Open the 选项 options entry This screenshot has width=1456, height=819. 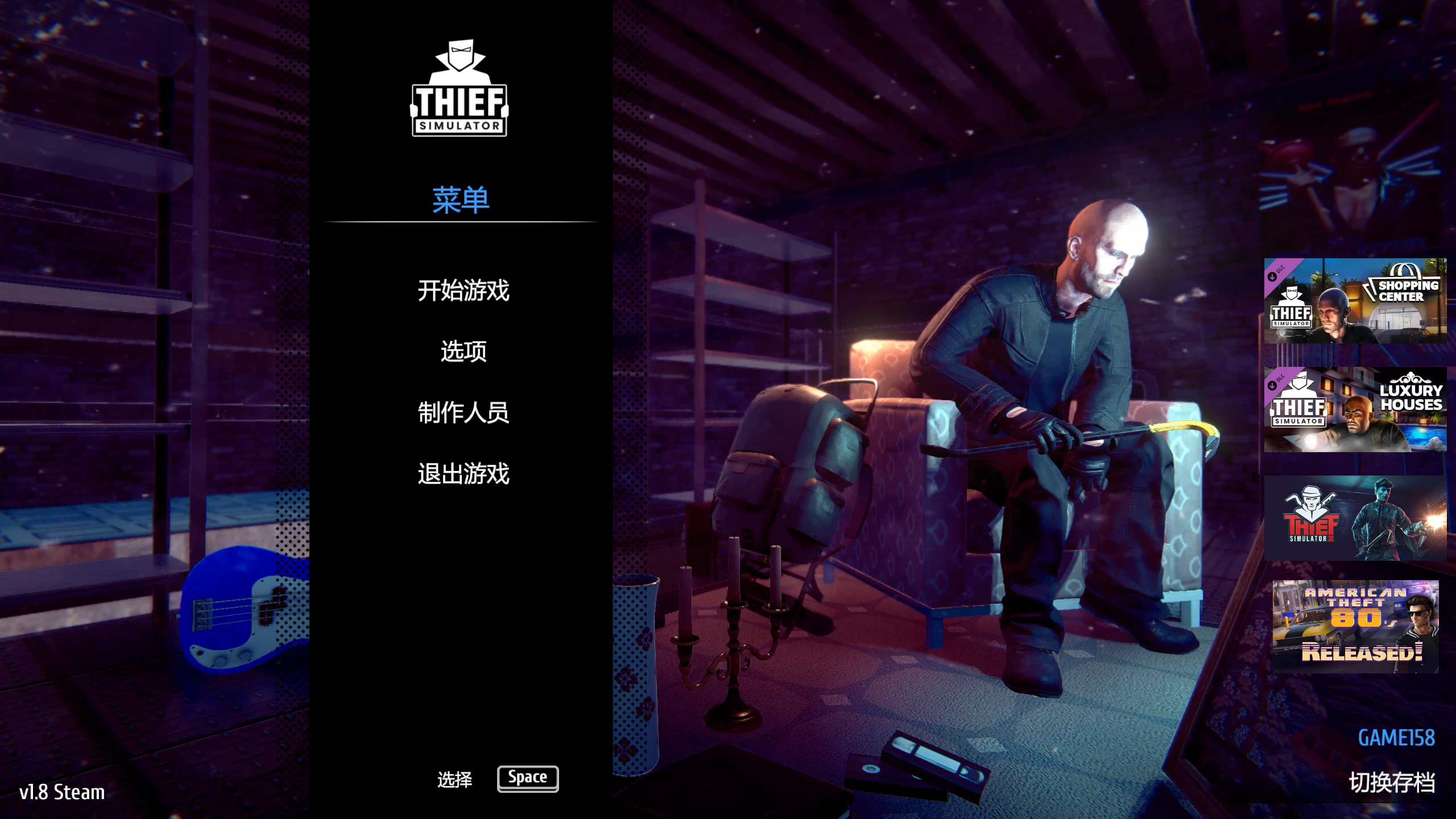pyautogui.click(x=462, y=351)
